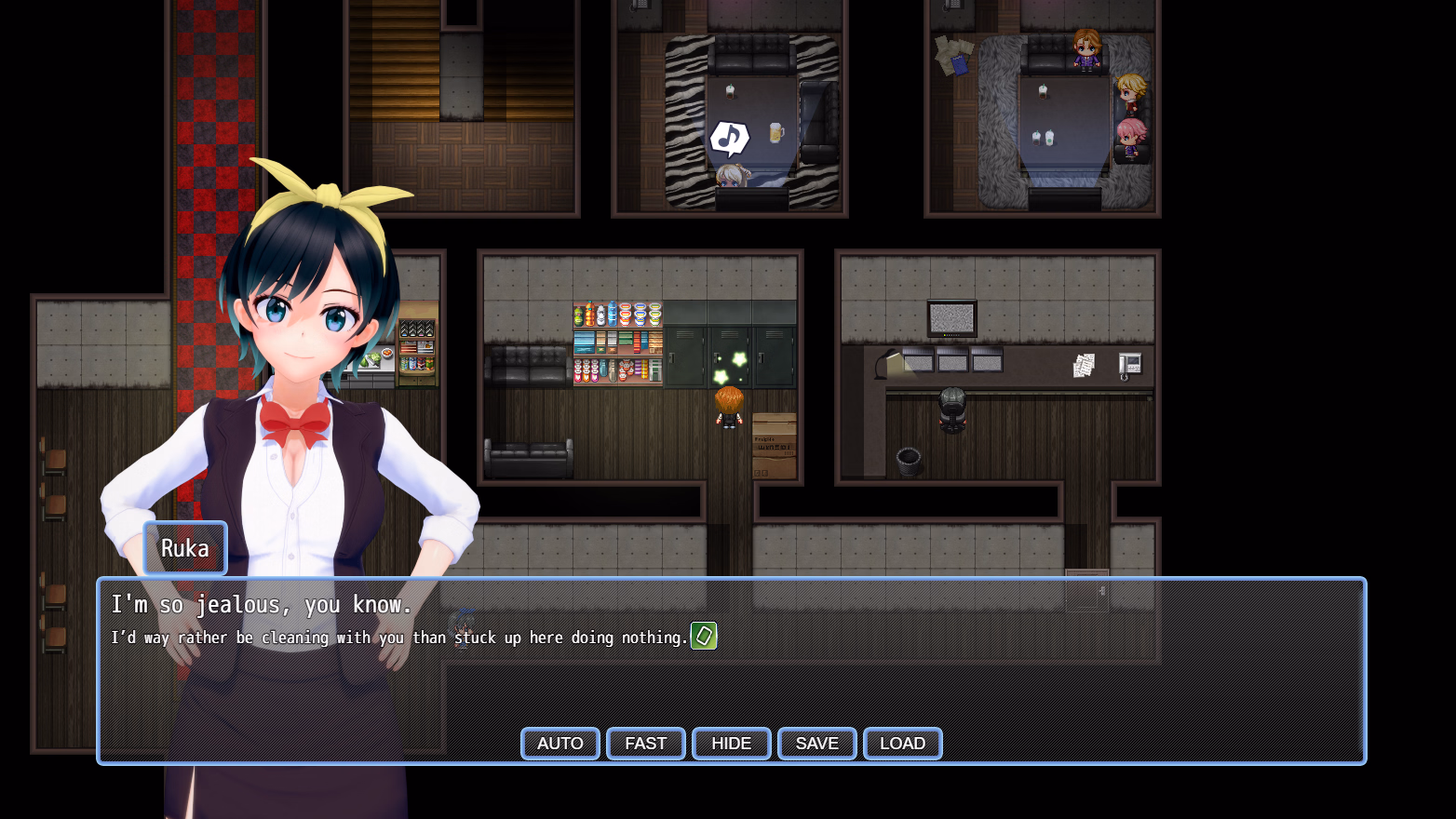Click the pink-haired character in the karaoke booth
This screenshot has height=819, width=1456.
[x=1129, y=138]
